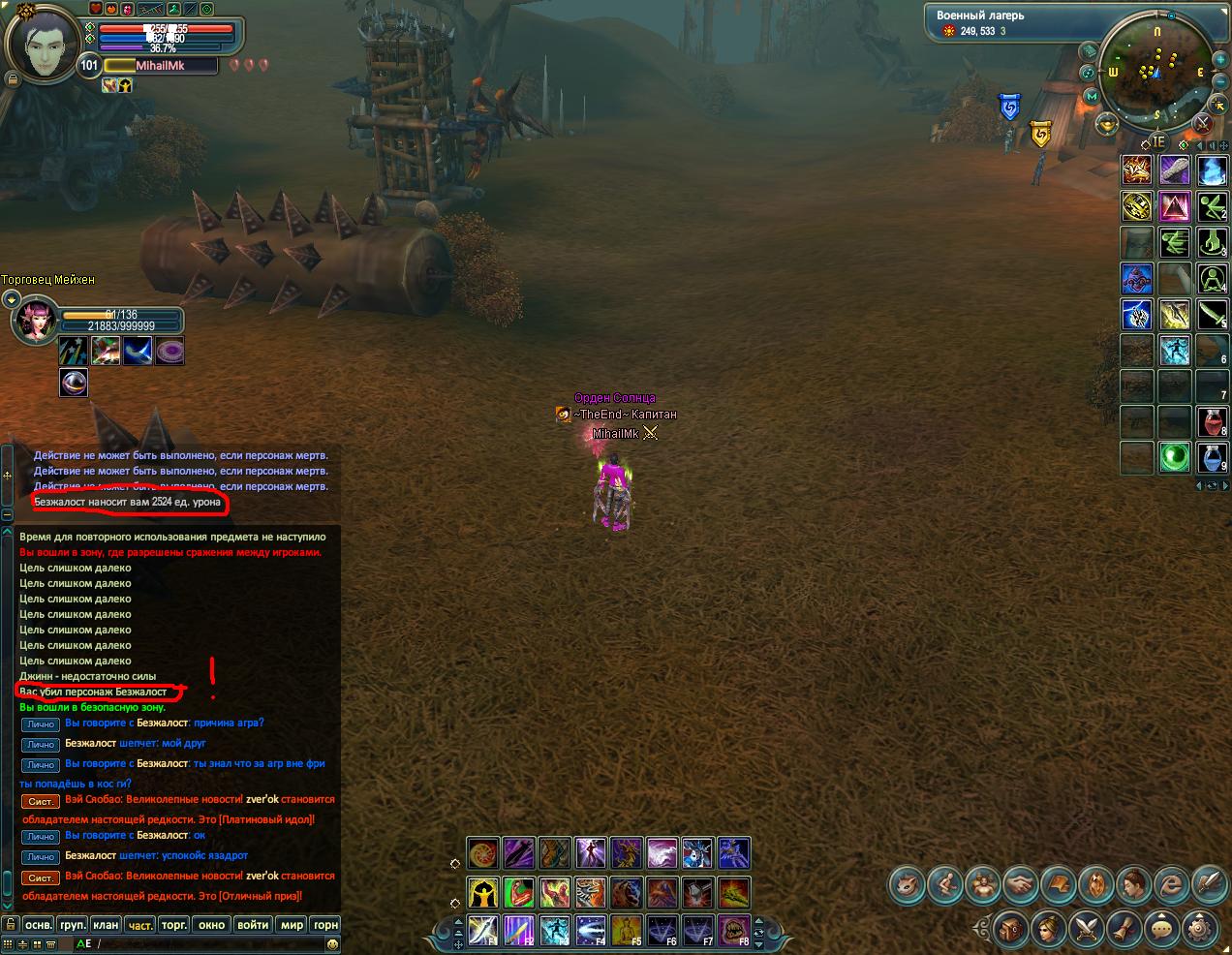Activate the golden Buddha skill on F5
Viewport: 1232px width, 955px height.
(626, 929)
